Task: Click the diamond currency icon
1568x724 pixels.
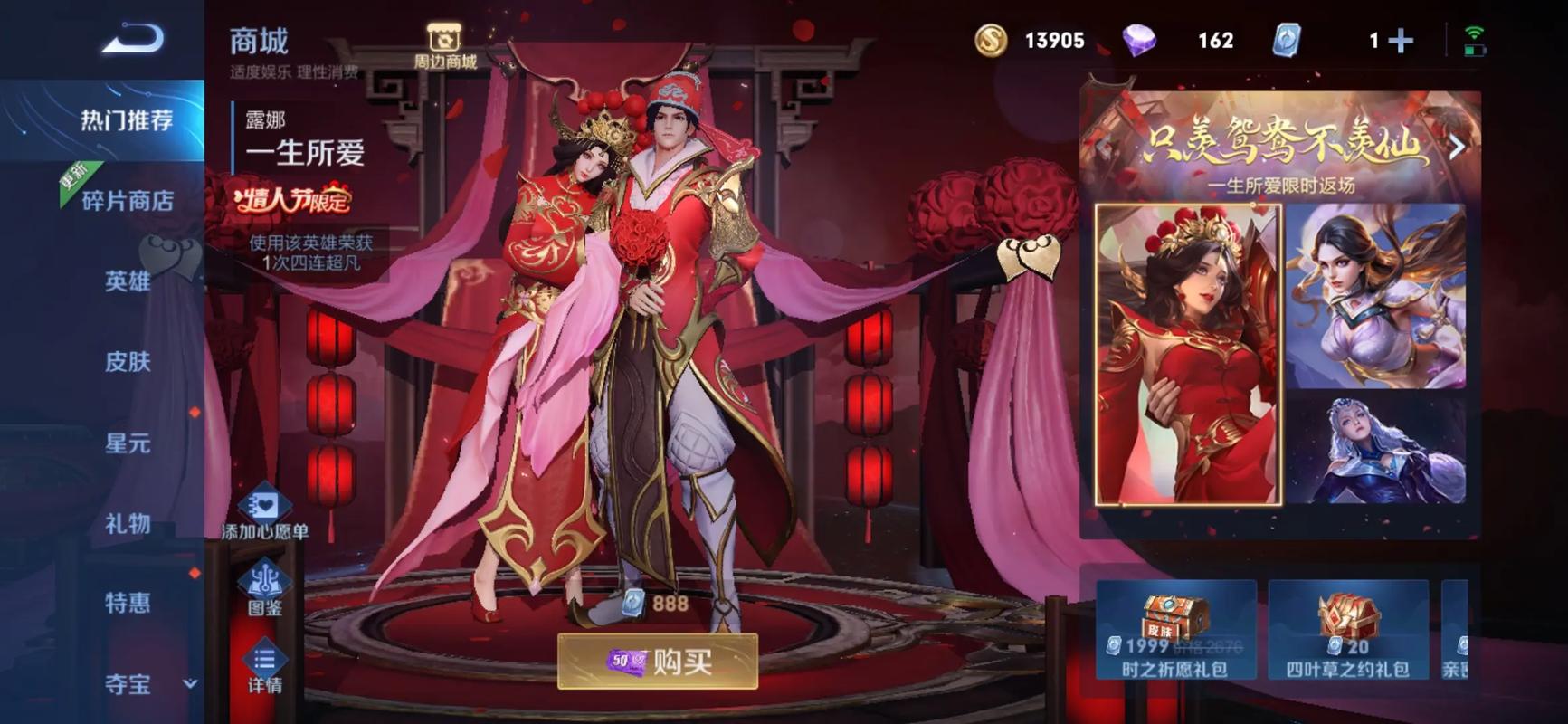Action: [x=1141, y=40]
